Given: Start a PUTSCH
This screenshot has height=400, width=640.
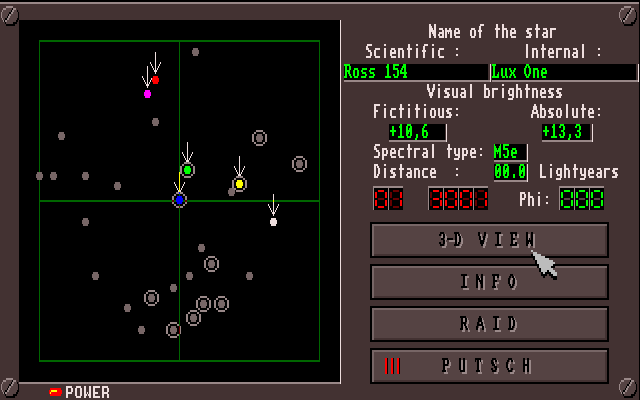Looking at the screenshot, I should coord(489,366).
